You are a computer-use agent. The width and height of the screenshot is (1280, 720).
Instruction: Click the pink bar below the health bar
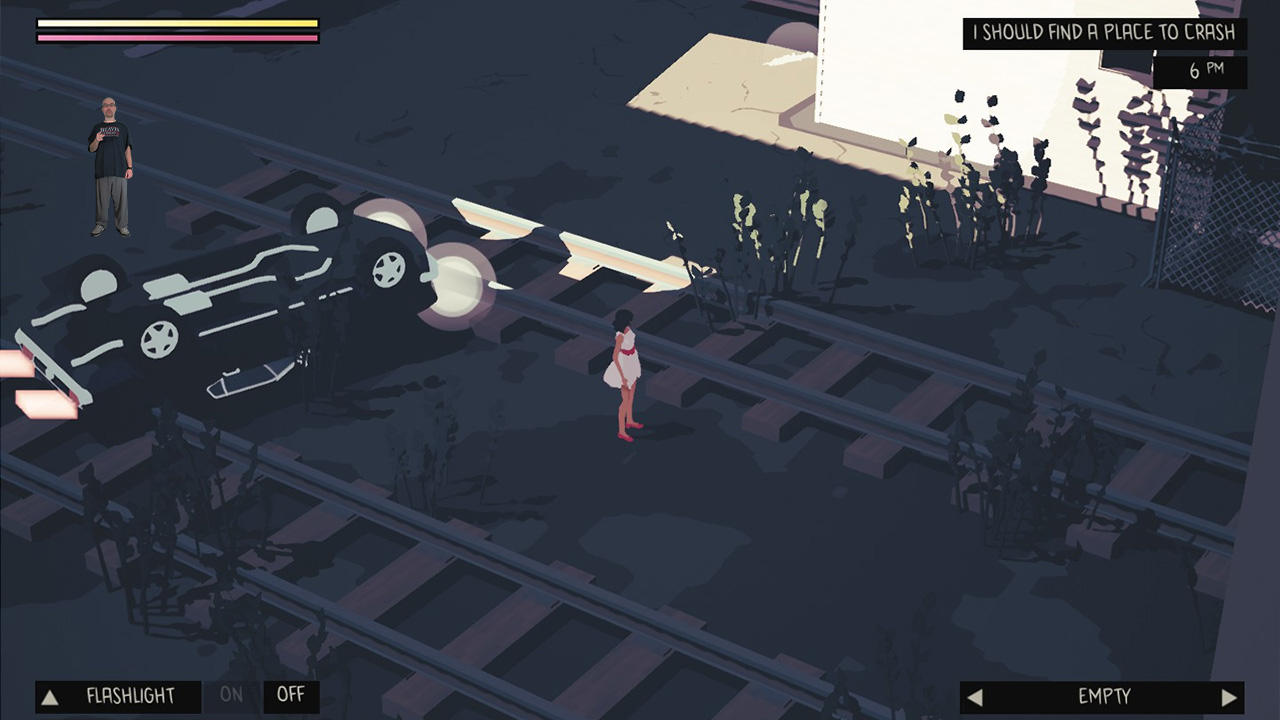tap(175, 38)
